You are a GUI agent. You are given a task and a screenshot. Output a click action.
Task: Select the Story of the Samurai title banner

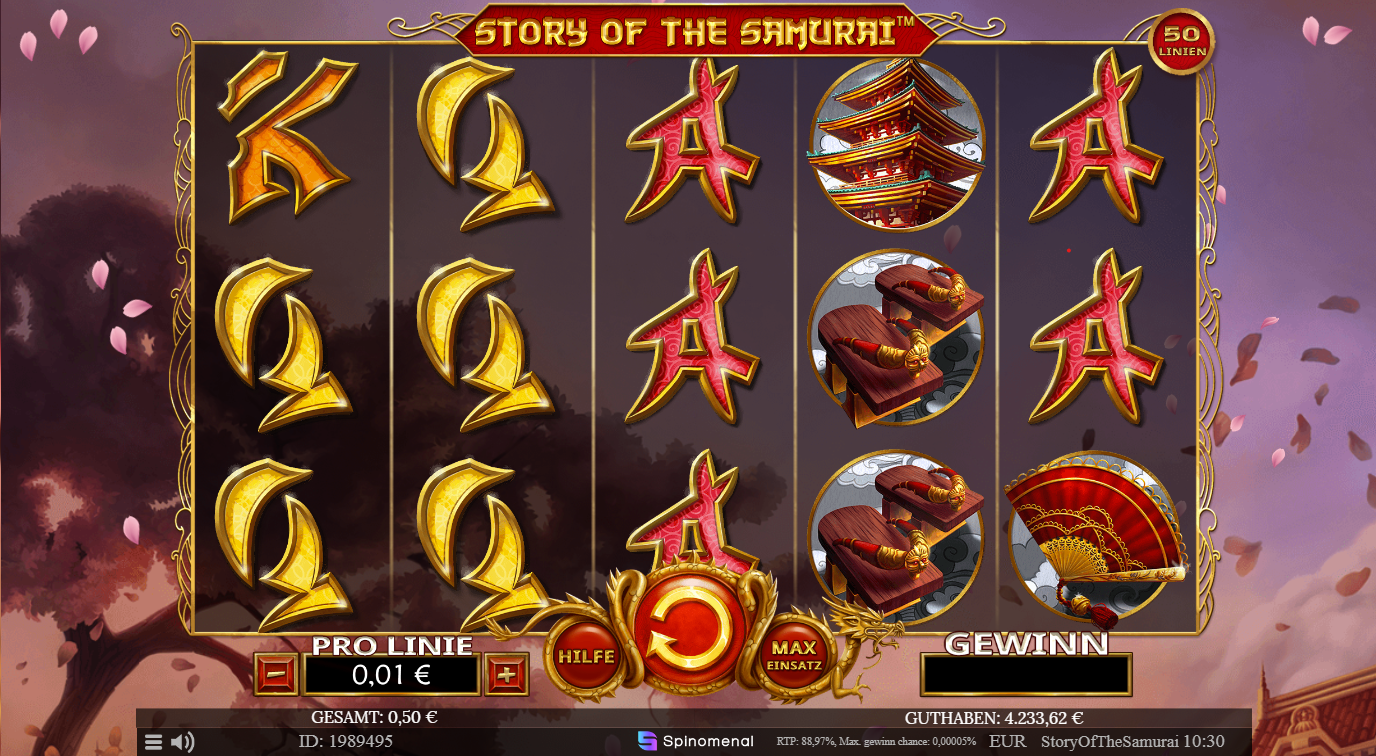[688, 30]
